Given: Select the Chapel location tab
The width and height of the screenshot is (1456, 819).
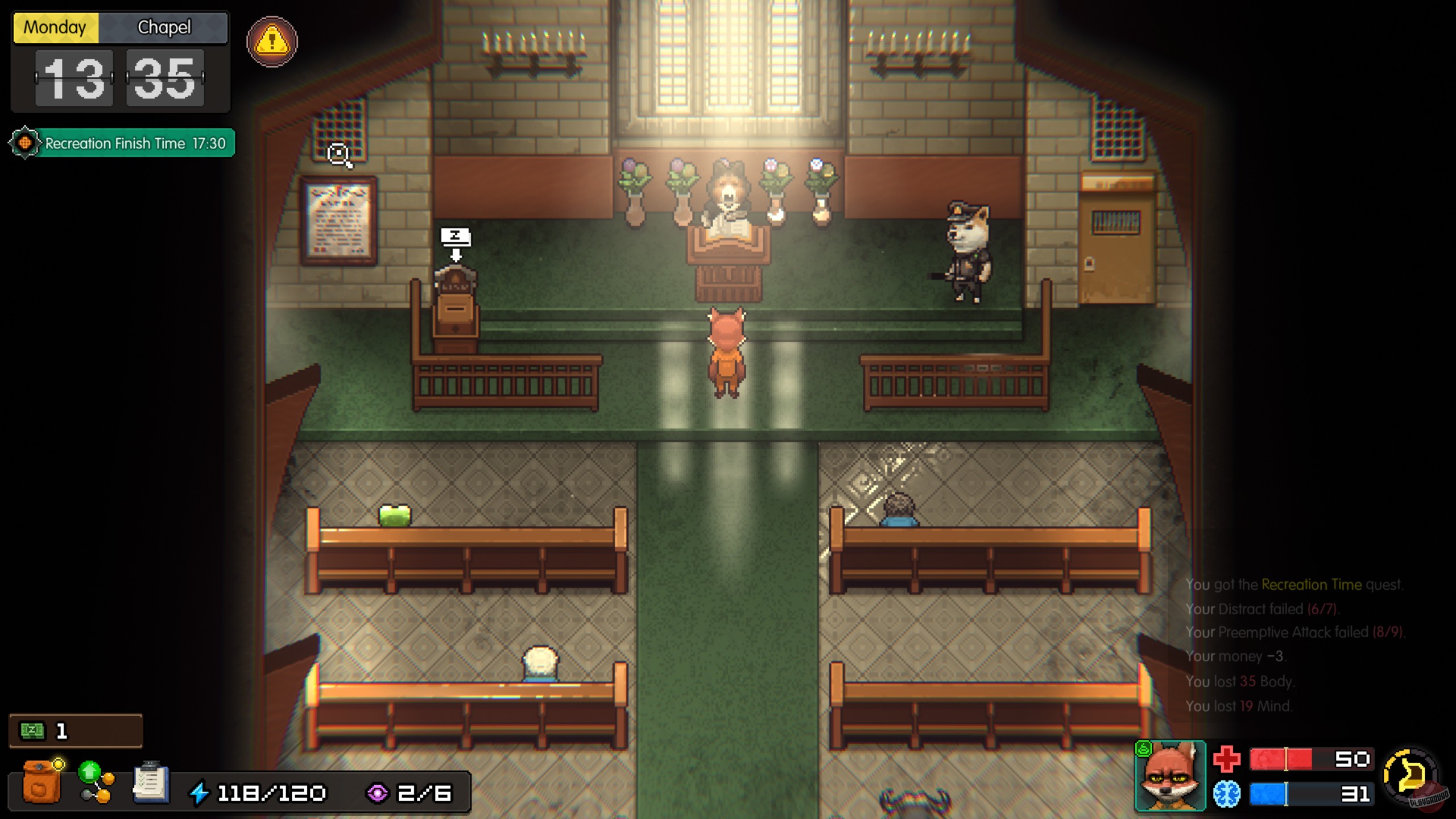Looking at the screenshot, I should 164,27.
